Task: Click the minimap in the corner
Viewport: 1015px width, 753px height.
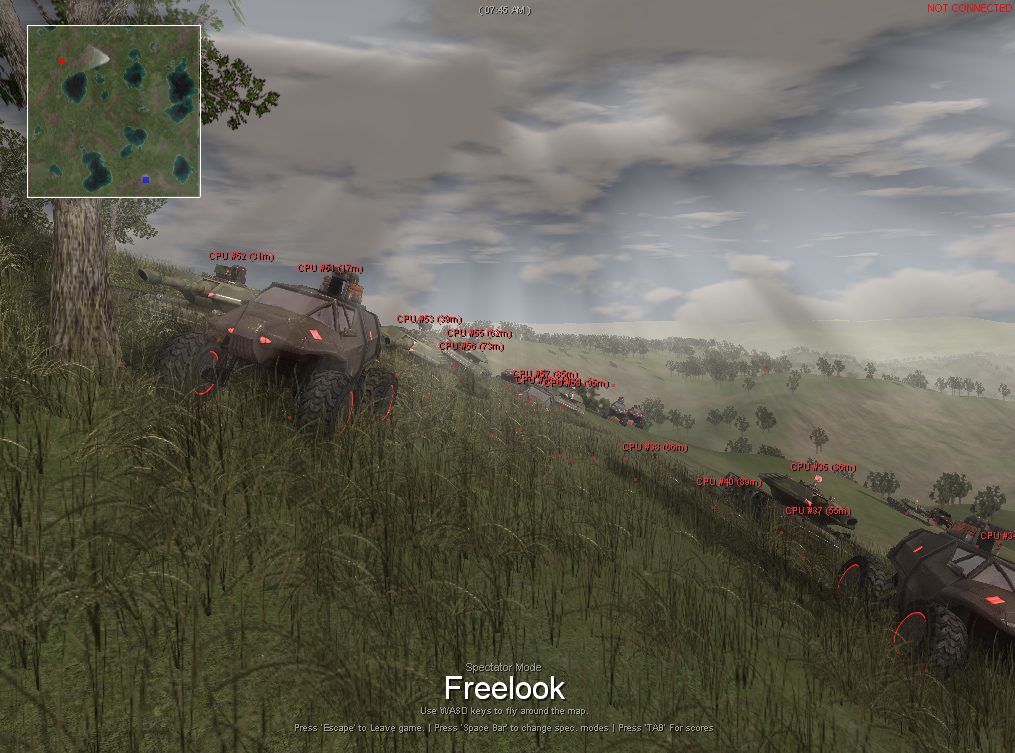Action: coord(114,111)
